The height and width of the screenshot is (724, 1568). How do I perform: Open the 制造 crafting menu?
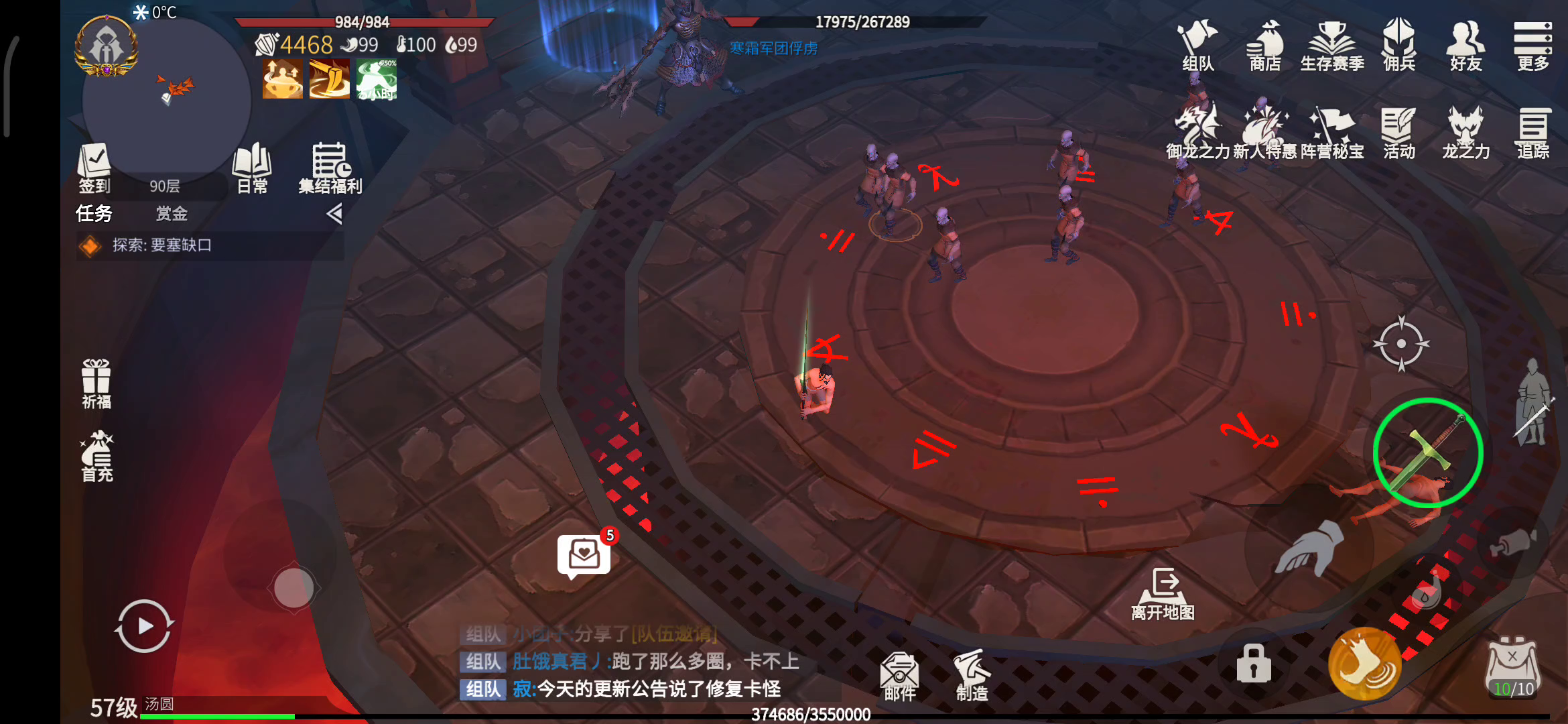coord(972,676)
